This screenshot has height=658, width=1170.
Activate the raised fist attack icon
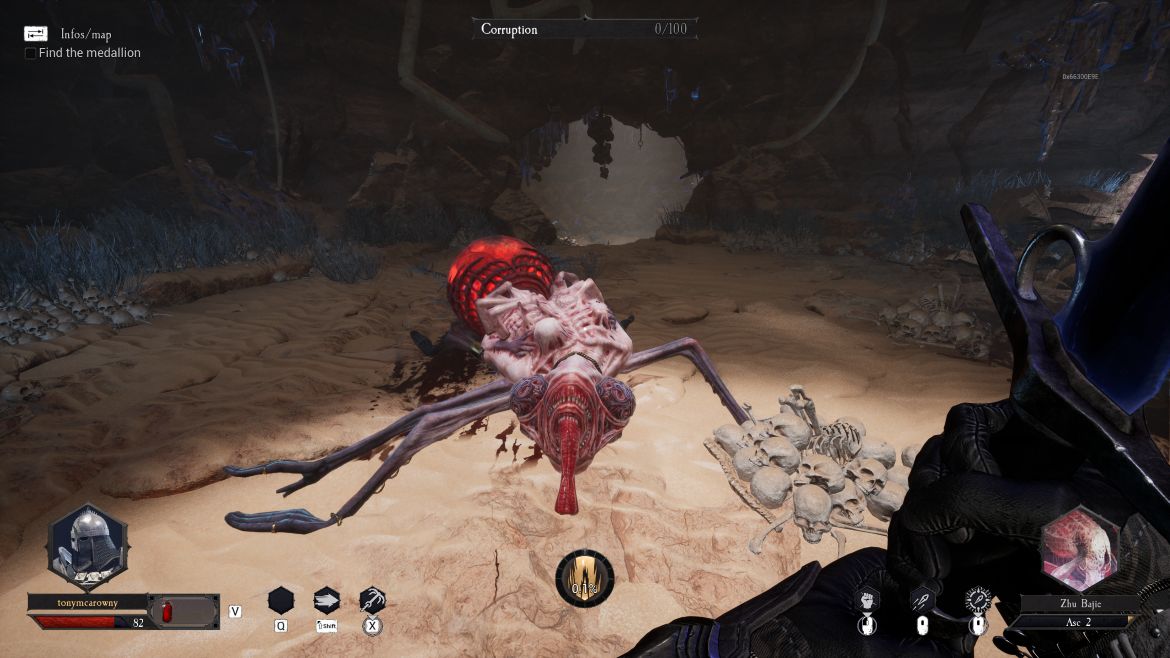[868, 600]
